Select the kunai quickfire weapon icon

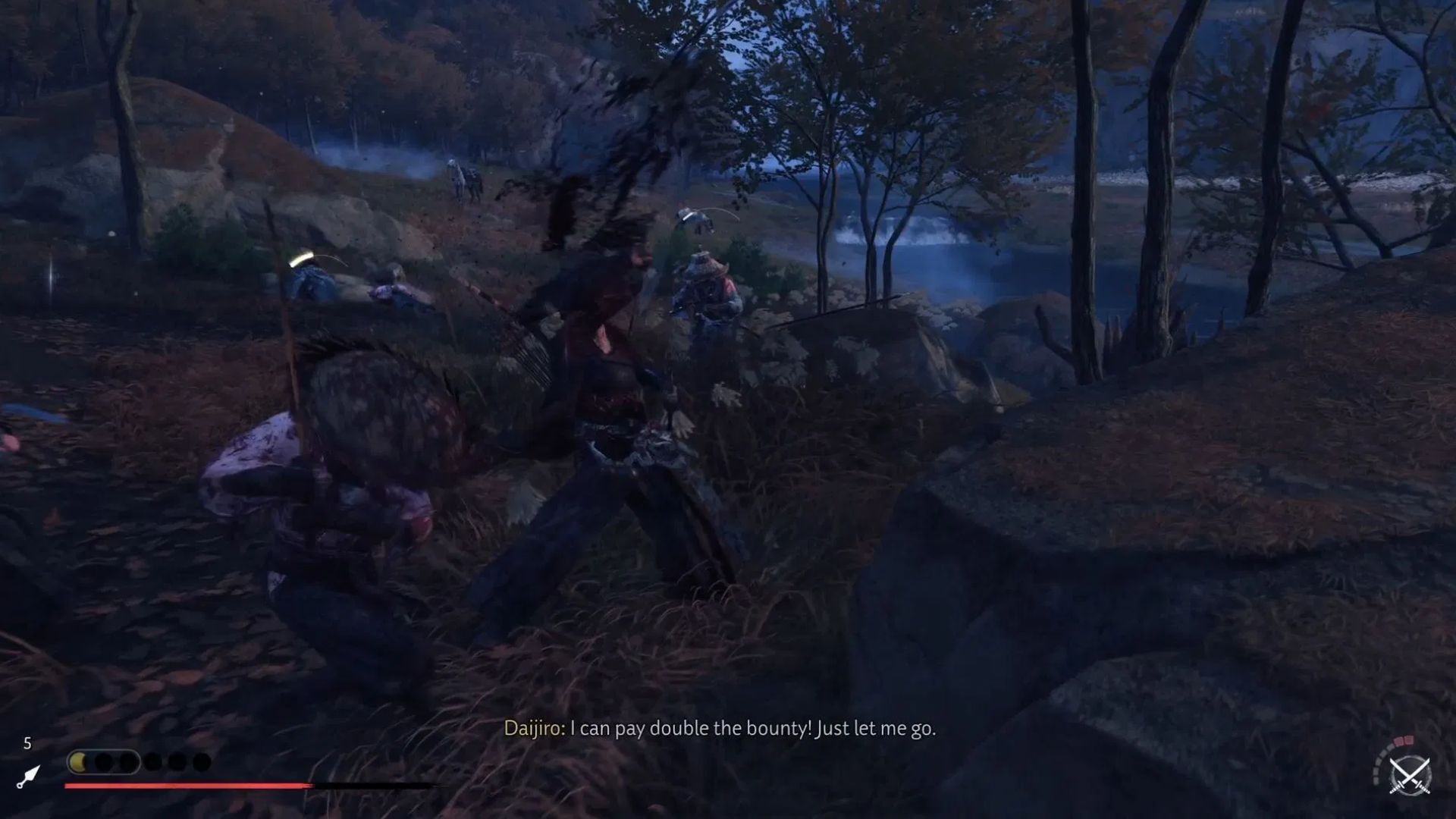[x=28, y=777]
